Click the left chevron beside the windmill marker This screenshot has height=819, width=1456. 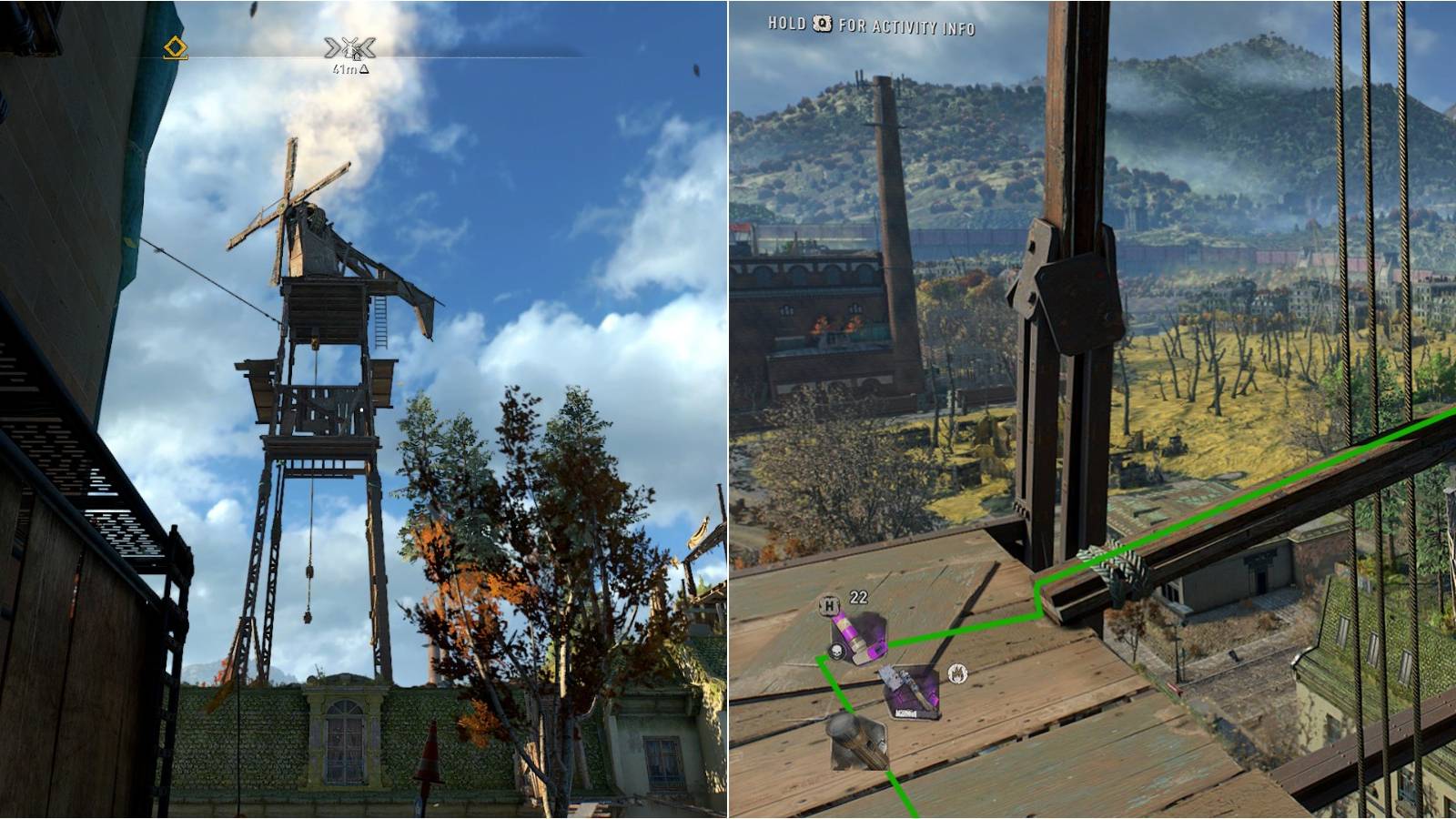(x=330, y=46)
